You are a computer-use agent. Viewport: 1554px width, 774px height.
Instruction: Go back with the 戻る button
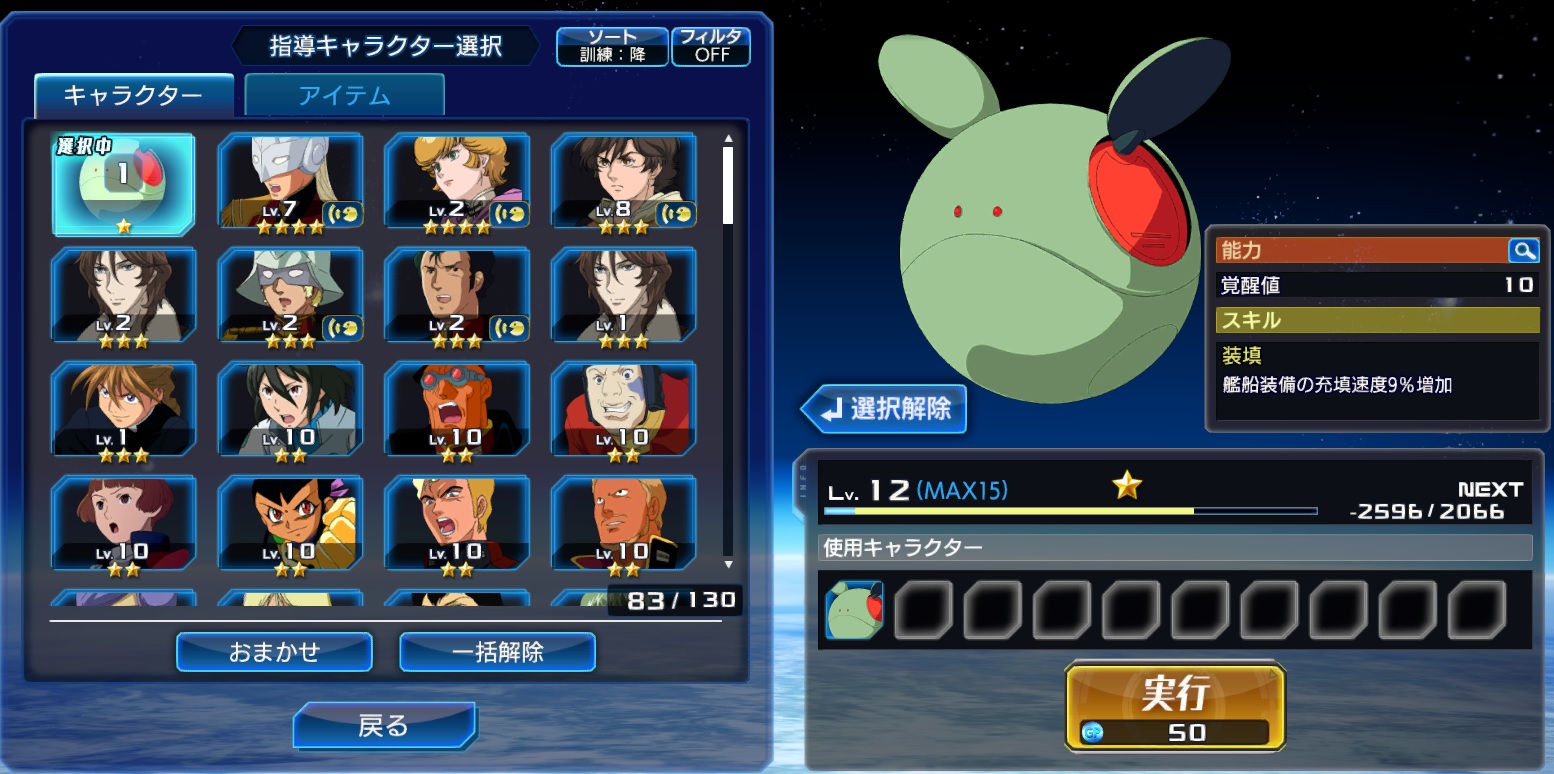tap(384, 725)
